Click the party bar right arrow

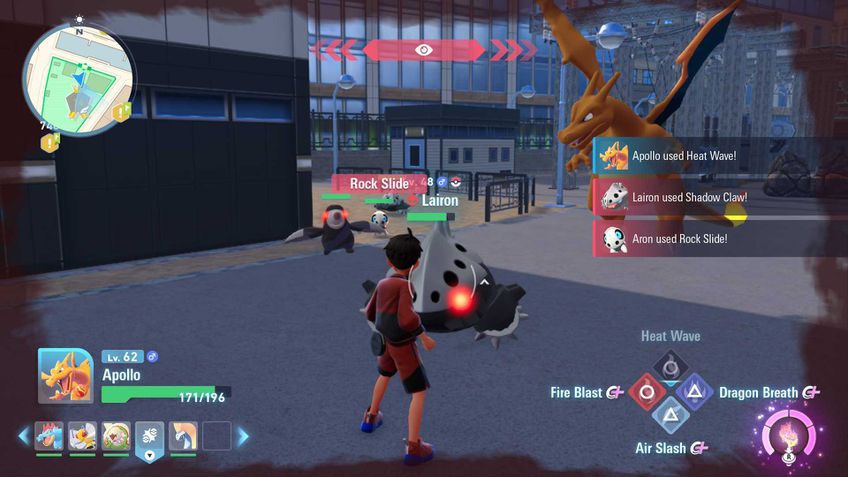pyautogui.click(x=243, y=436)
